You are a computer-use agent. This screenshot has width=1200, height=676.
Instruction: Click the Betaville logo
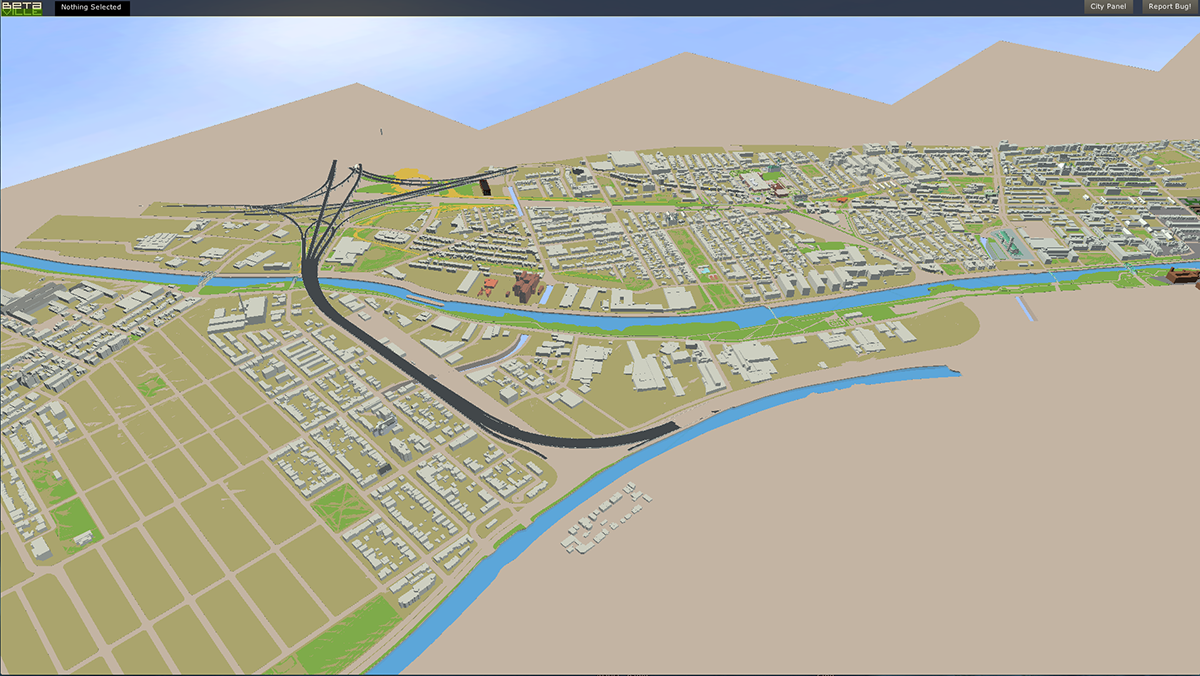[21, 8]
